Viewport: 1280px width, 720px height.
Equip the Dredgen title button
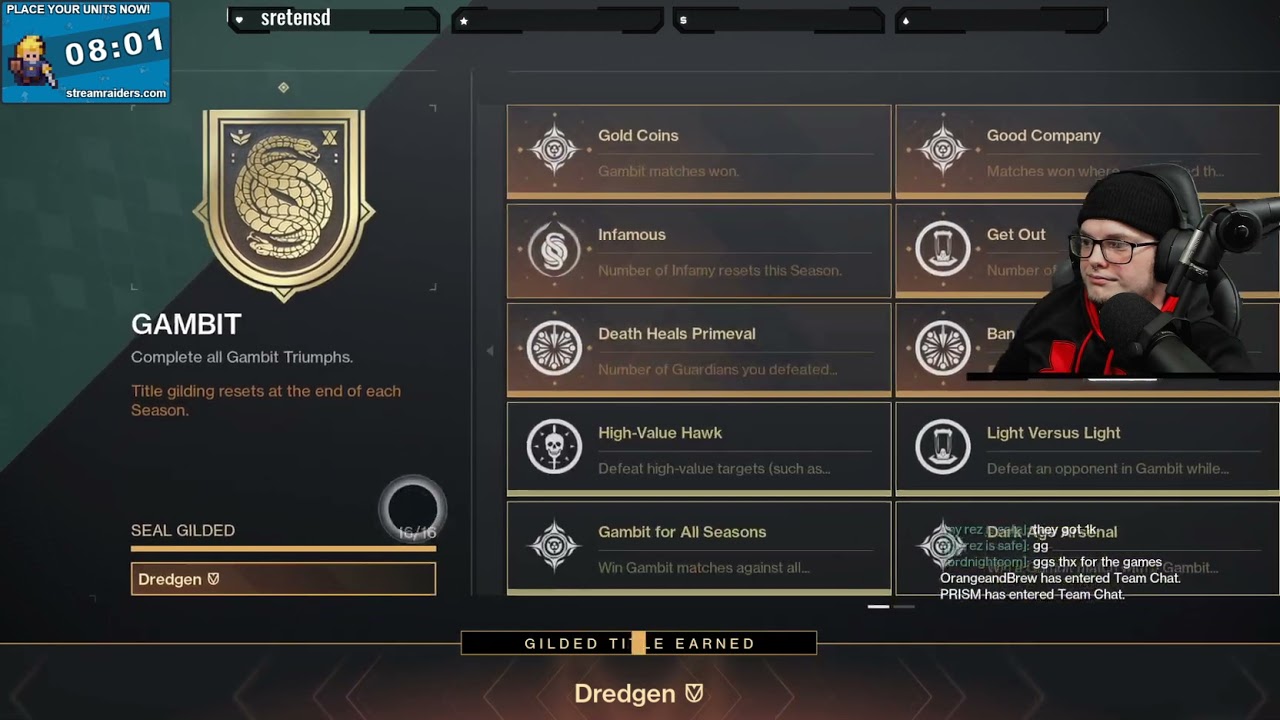pyautogui.click(x=283, y=579)
